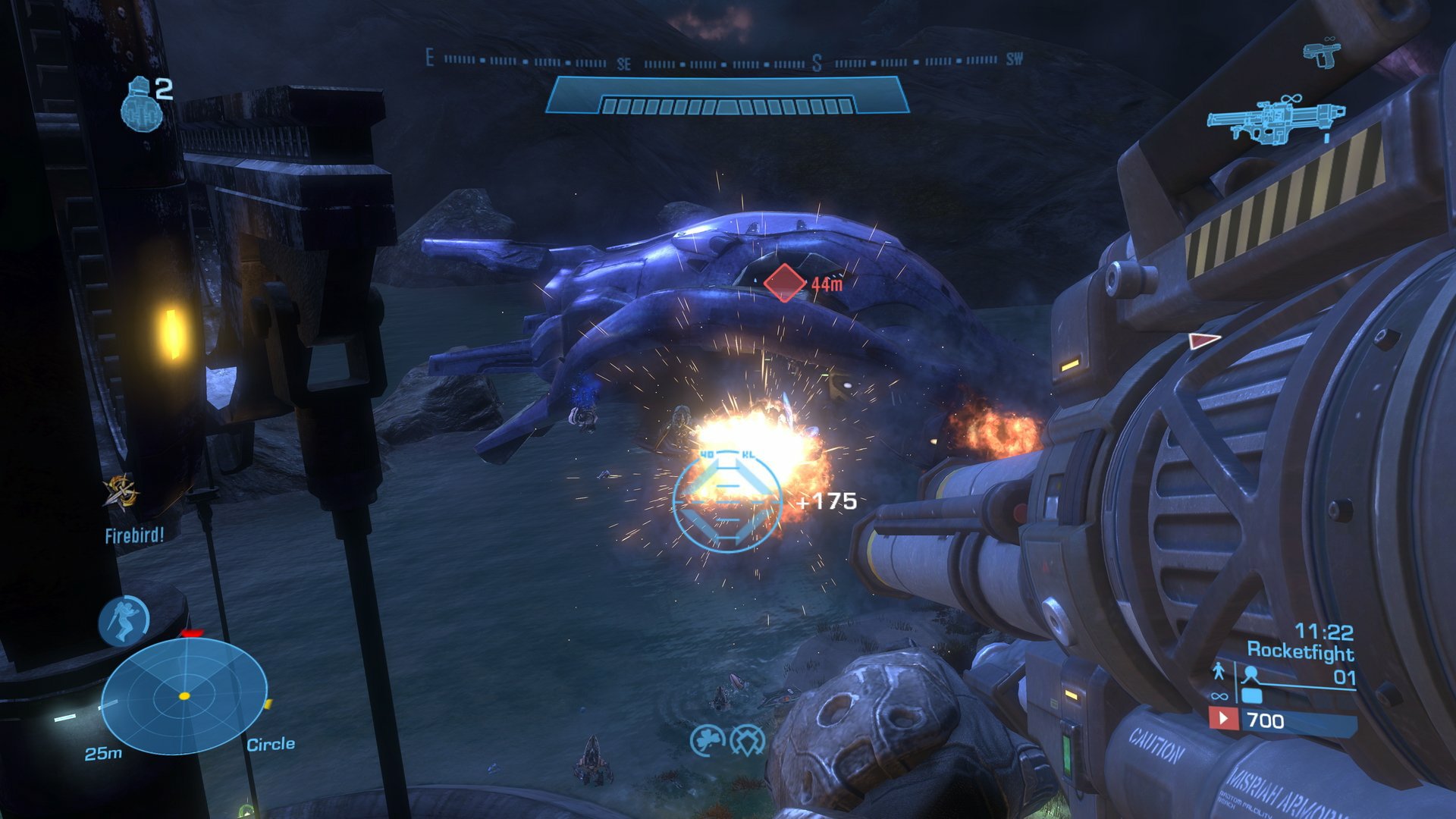Viewport: 1456px width, 819px height.
Task: Click the Rocketfight game mode label
Action: (1300, 651)
